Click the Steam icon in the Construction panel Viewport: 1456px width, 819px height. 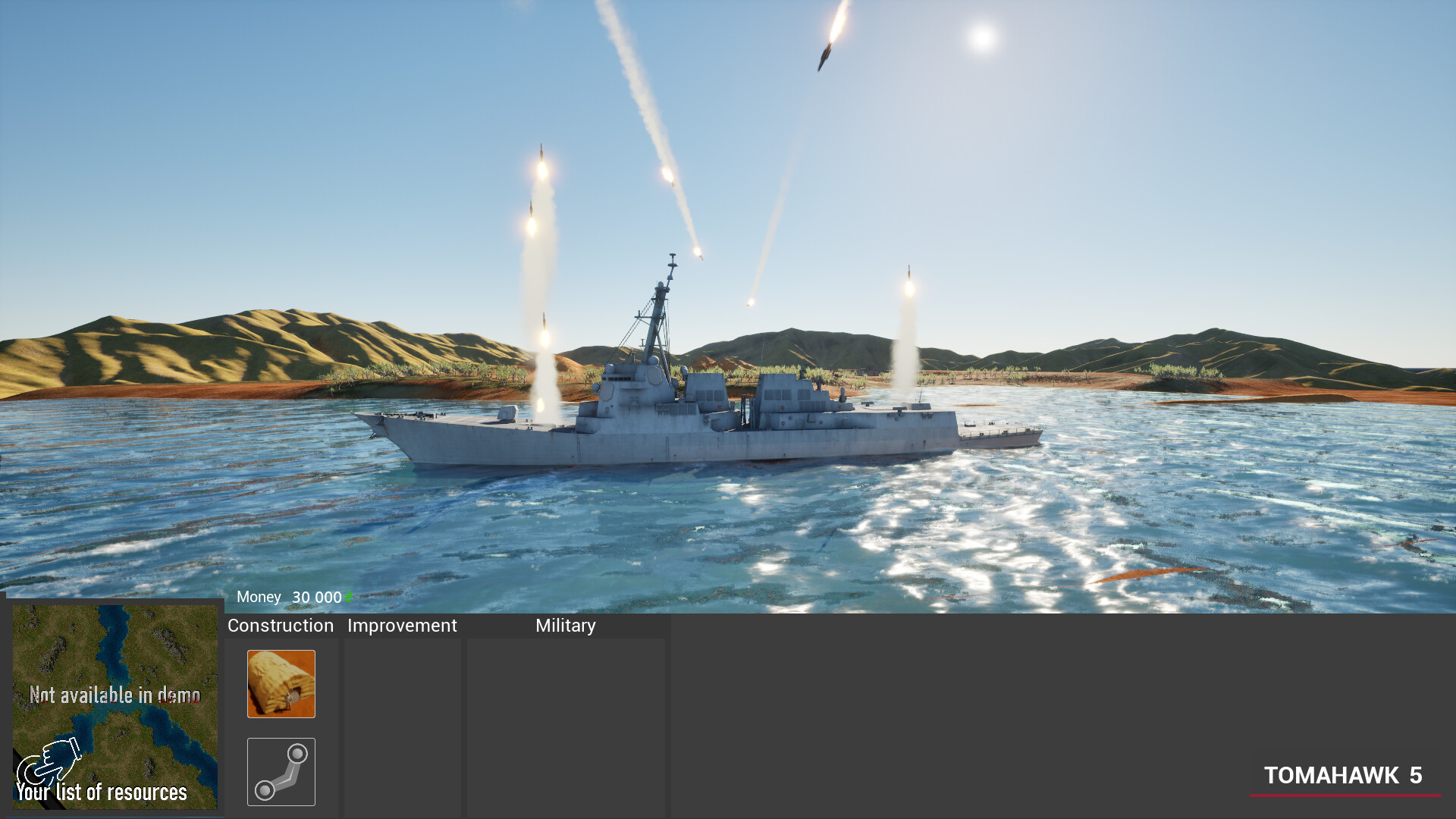click(x=281, y=771)
